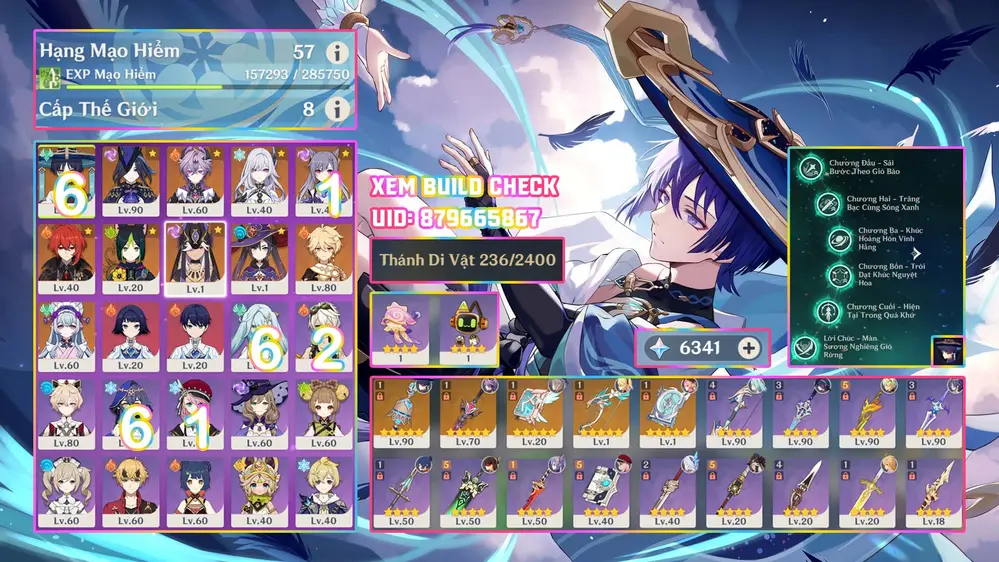Show info for Cấp Thế Giới
Image resolution: width=999 pixels, height=562 pixels.
pyautogui.click(x=338, y=107)
